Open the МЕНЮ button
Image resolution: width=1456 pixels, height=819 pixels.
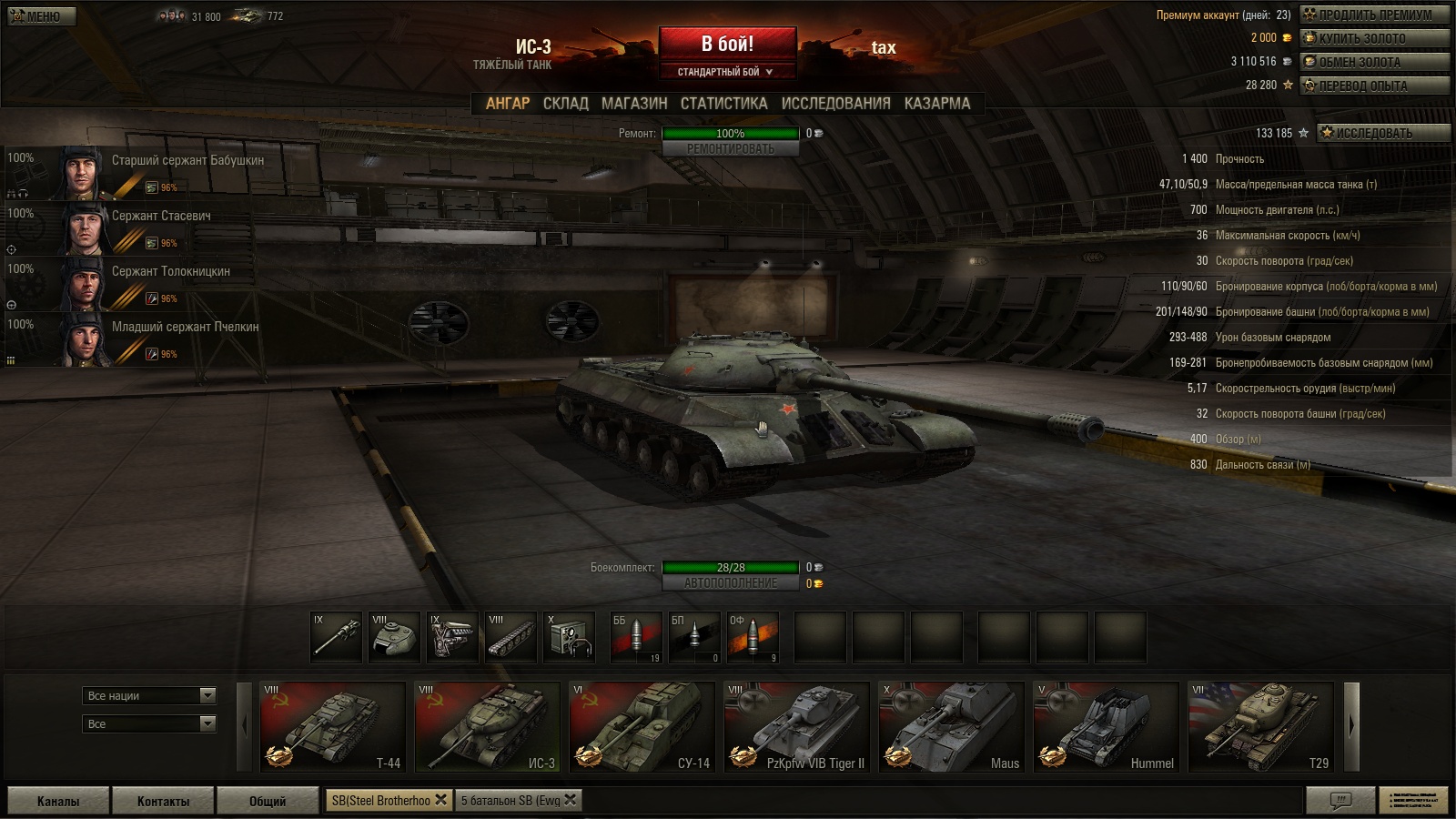pyautogui.click(x=42, y=16)
